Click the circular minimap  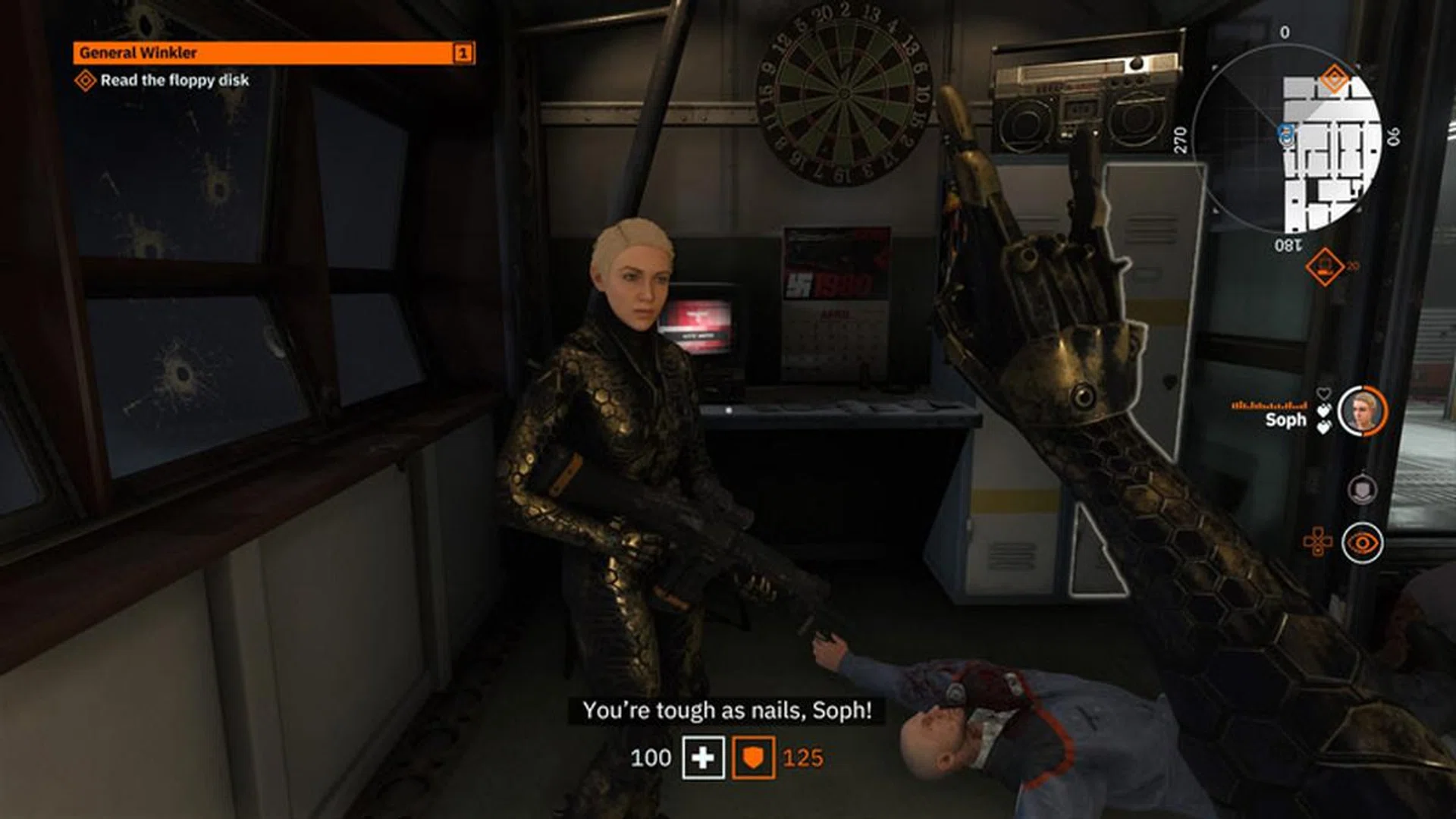click(1287, 137)
